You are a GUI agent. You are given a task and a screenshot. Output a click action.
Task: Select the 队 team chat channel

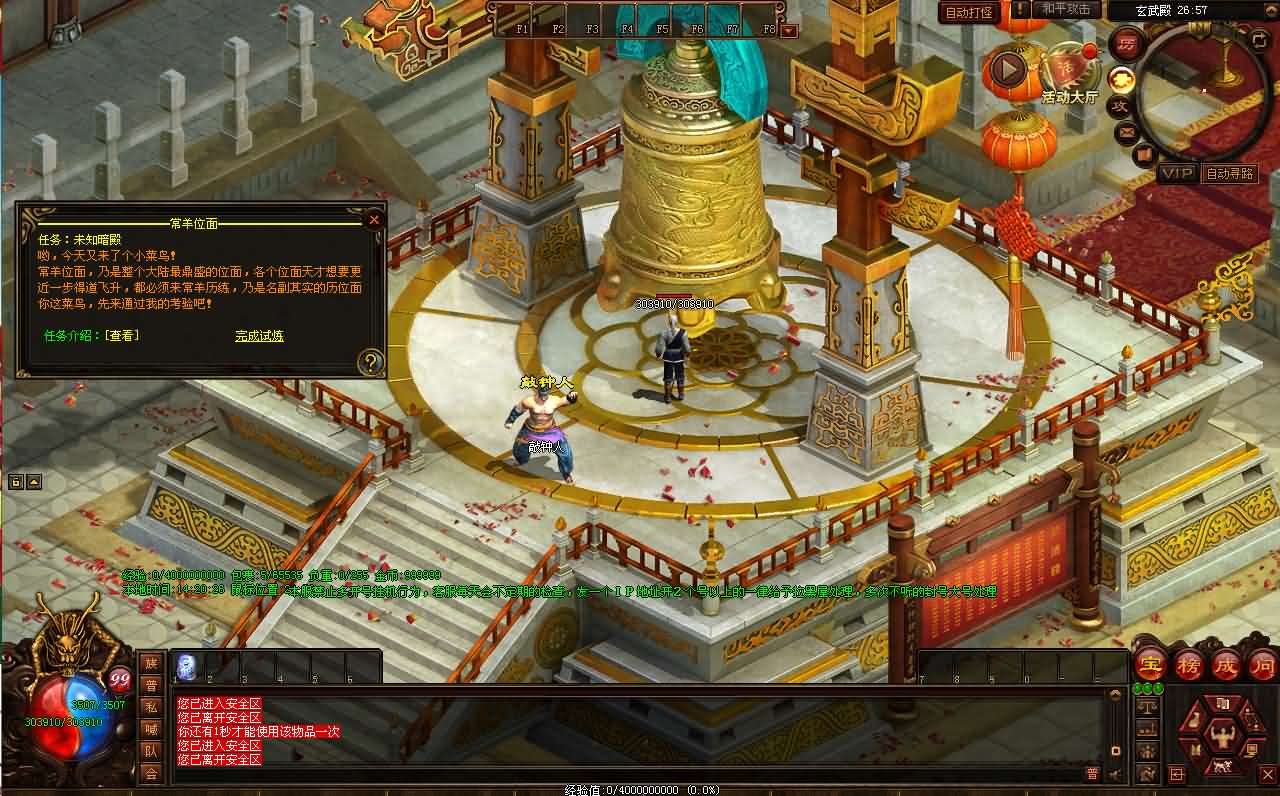[x=151, y=750]
